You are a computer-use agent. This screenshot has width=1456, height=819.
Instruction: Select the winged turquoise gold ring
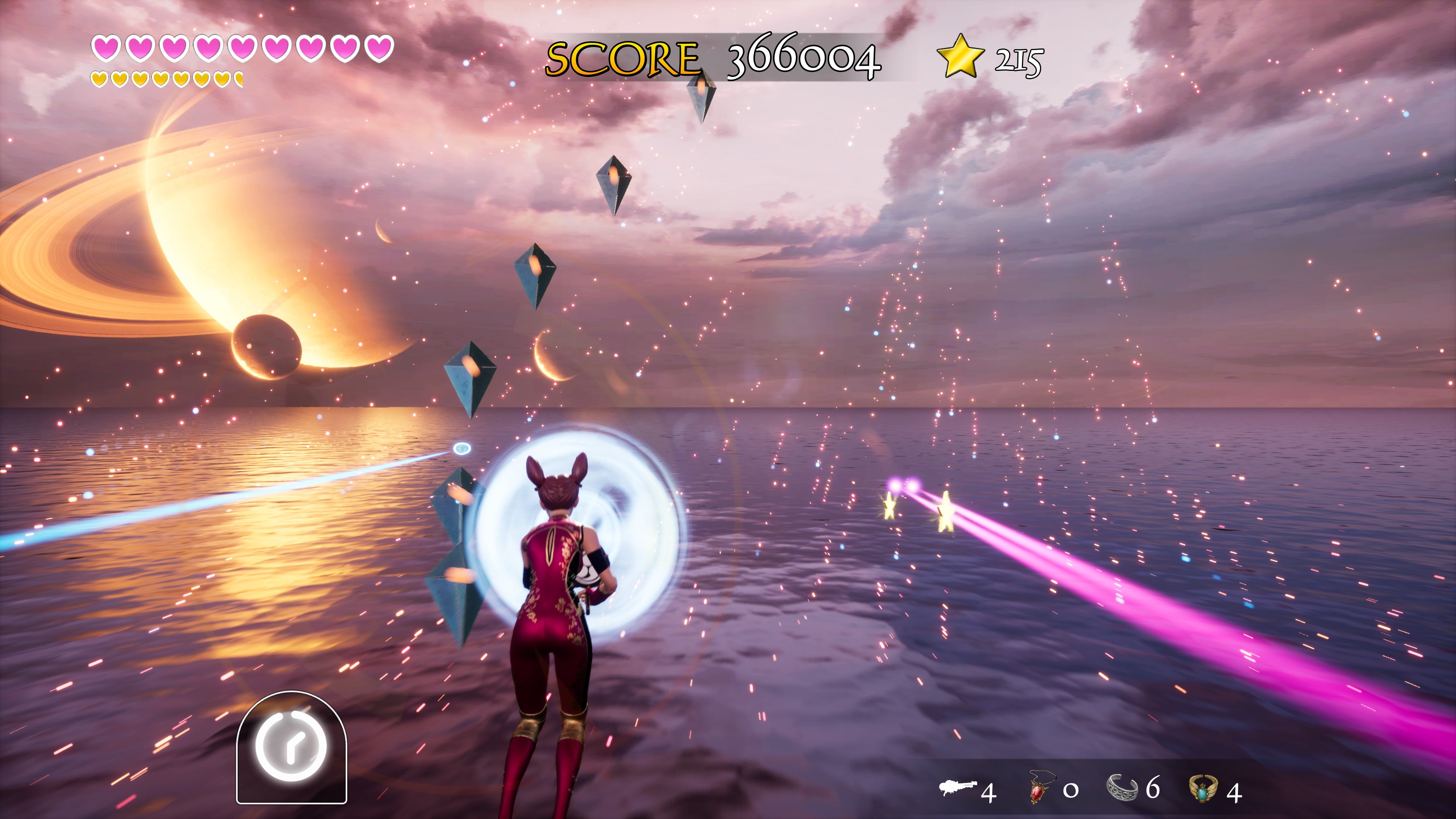tap(1203, 788)
